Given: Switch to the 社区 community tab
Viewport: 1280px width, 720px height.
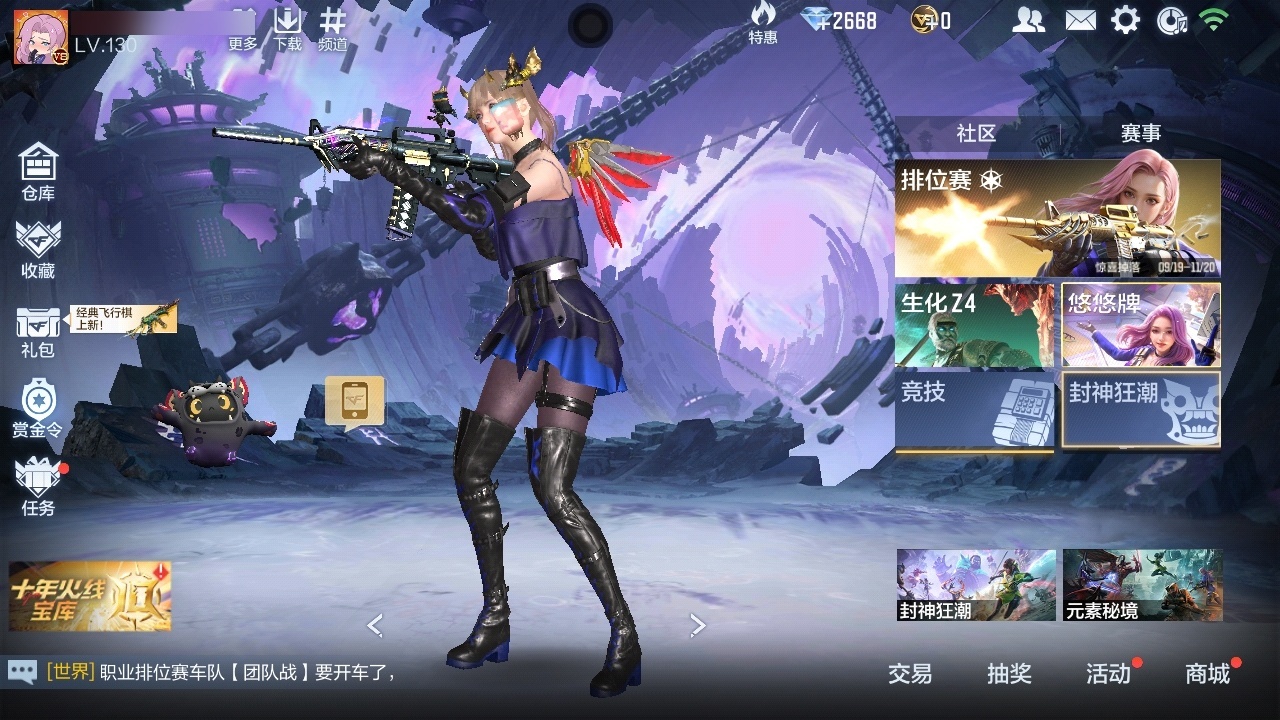Looking at the screenshot, I should click(976, 133).
